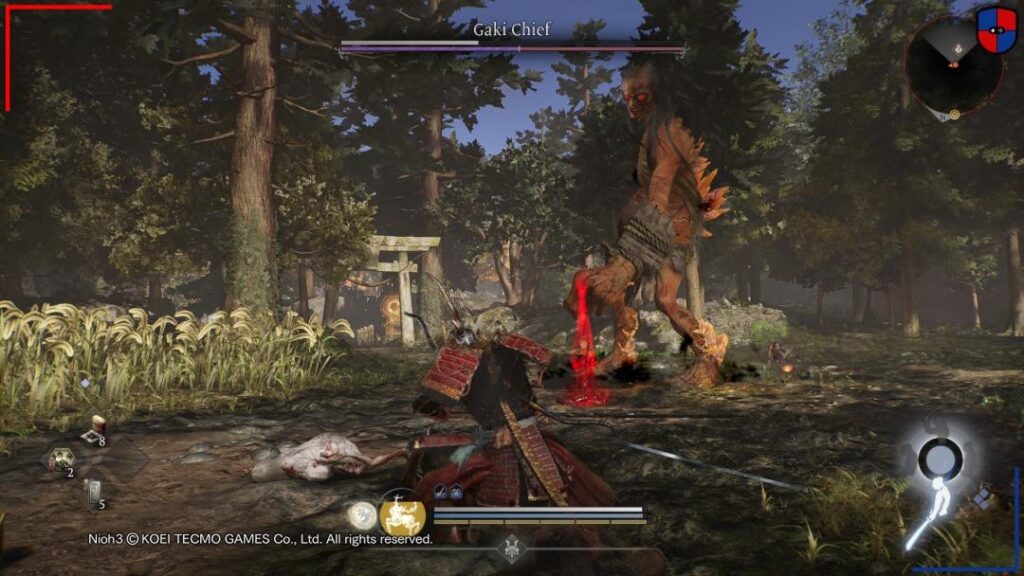
Task: Click the gold target marker on minimap edge
Action: click(x=955, y=114)
